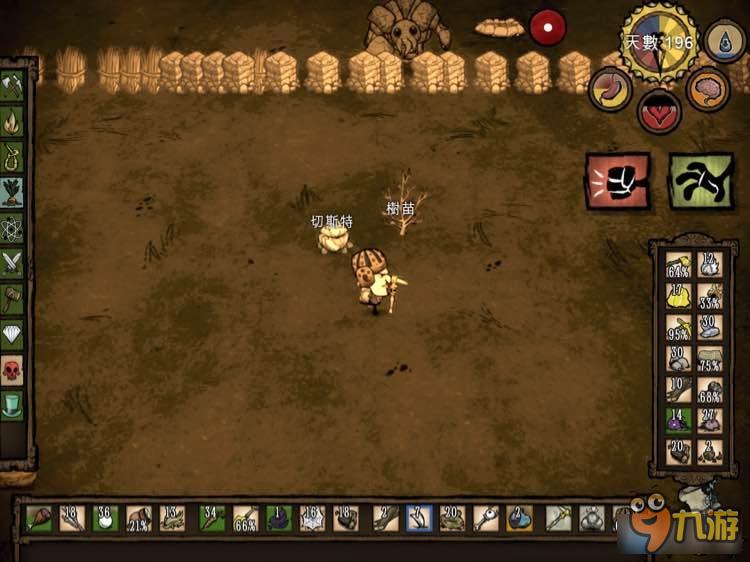Select the hotbar item at 21% durability
The height and width of the screenshot is (562, 750).
coord(139,518)
